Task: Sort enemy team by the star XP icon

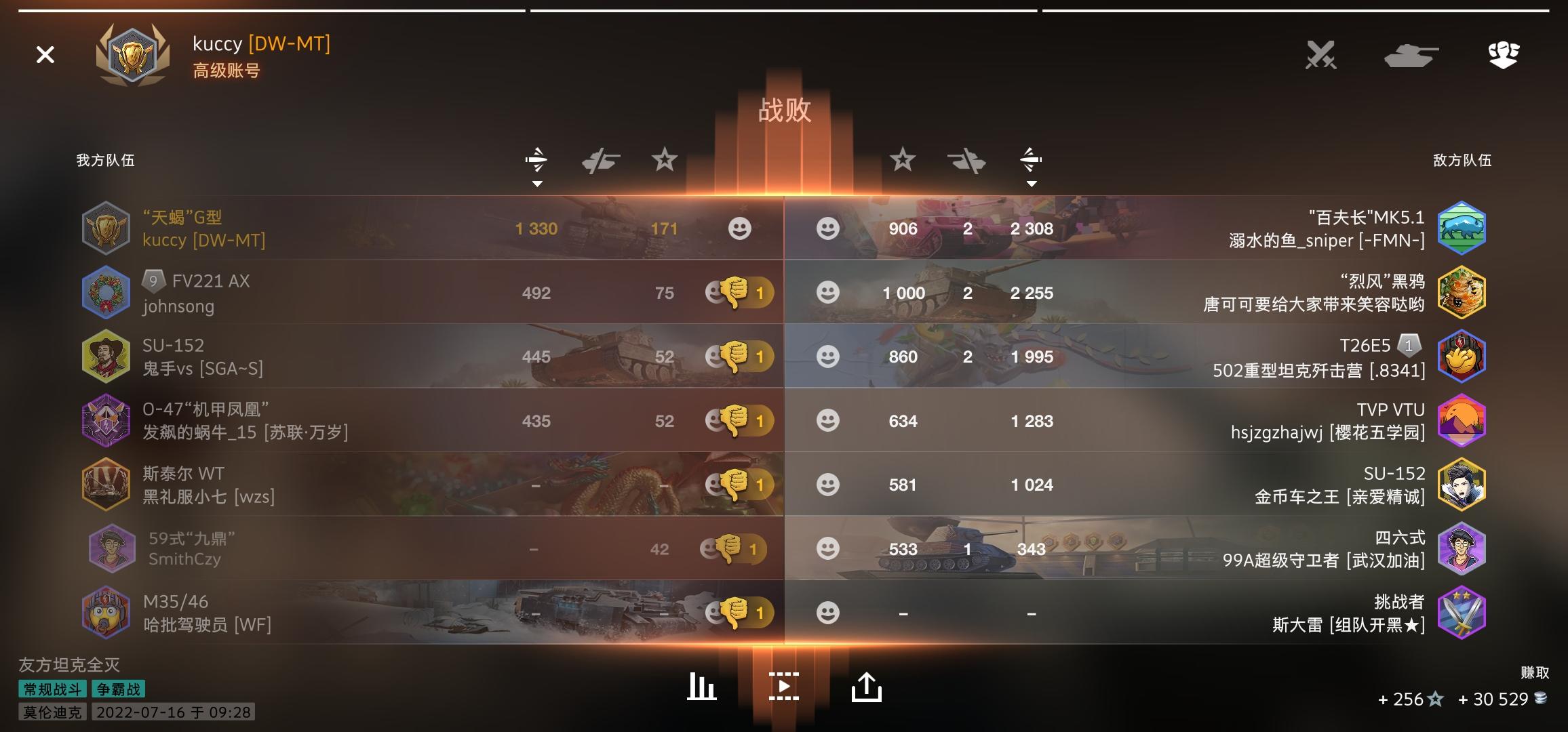Action: pos(902,159)
